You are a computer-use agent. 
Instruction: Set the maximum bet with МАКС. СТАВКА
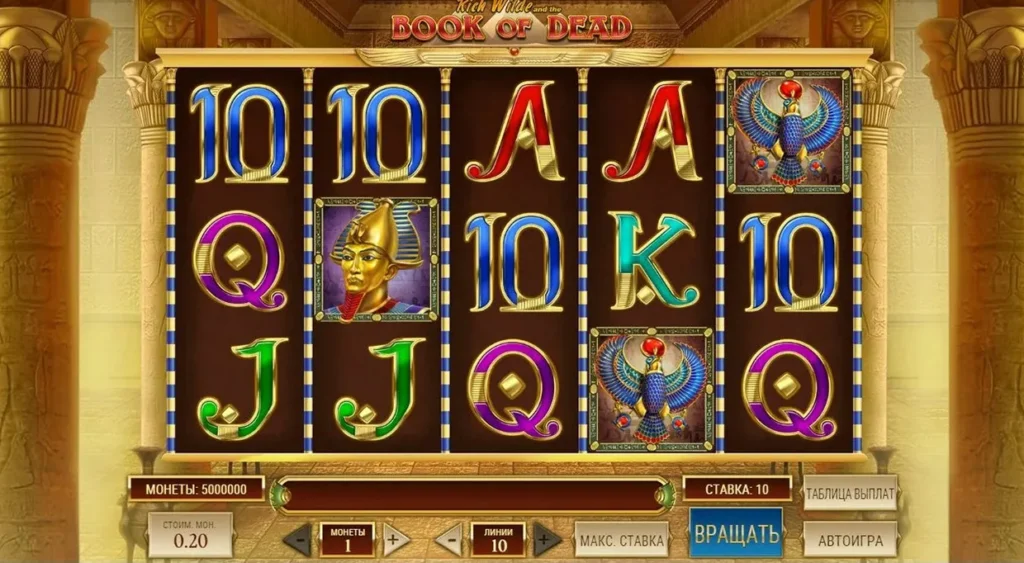coord(621,540)
